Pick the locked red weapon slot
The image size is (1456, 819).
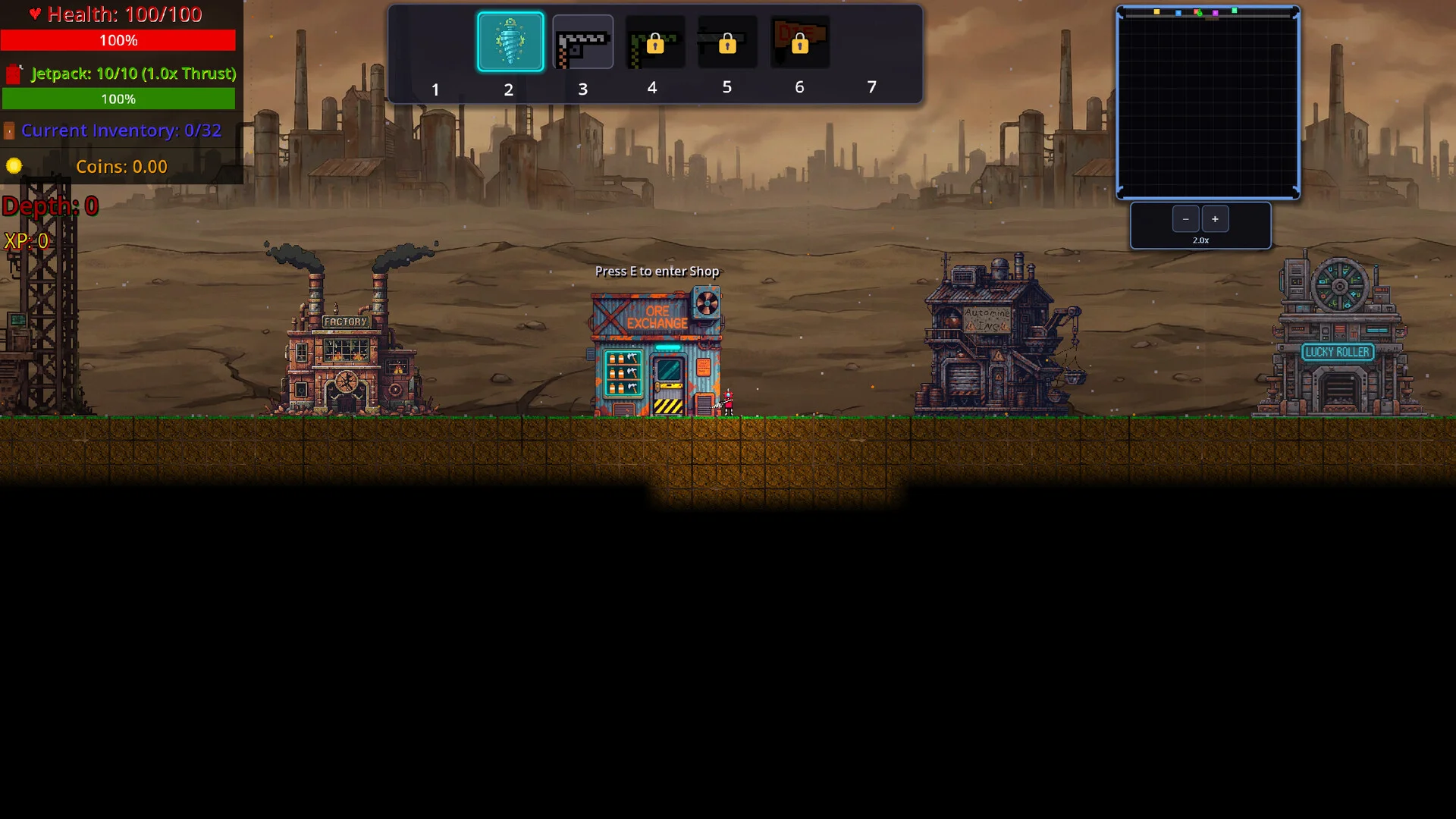coord(799,42)
